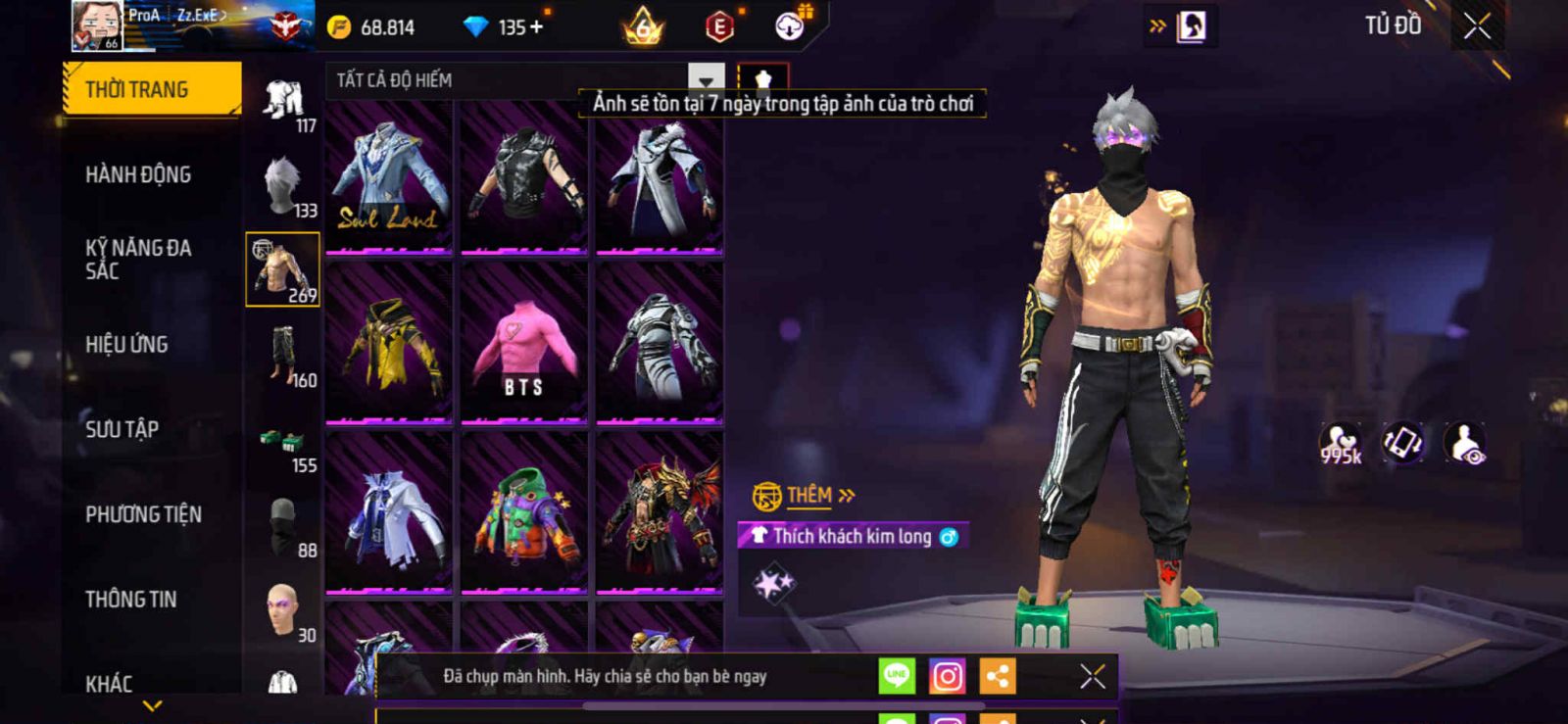
Task: Open the THÔNG TIN tab
Action: pyautogui.click(x=131, y=600)
